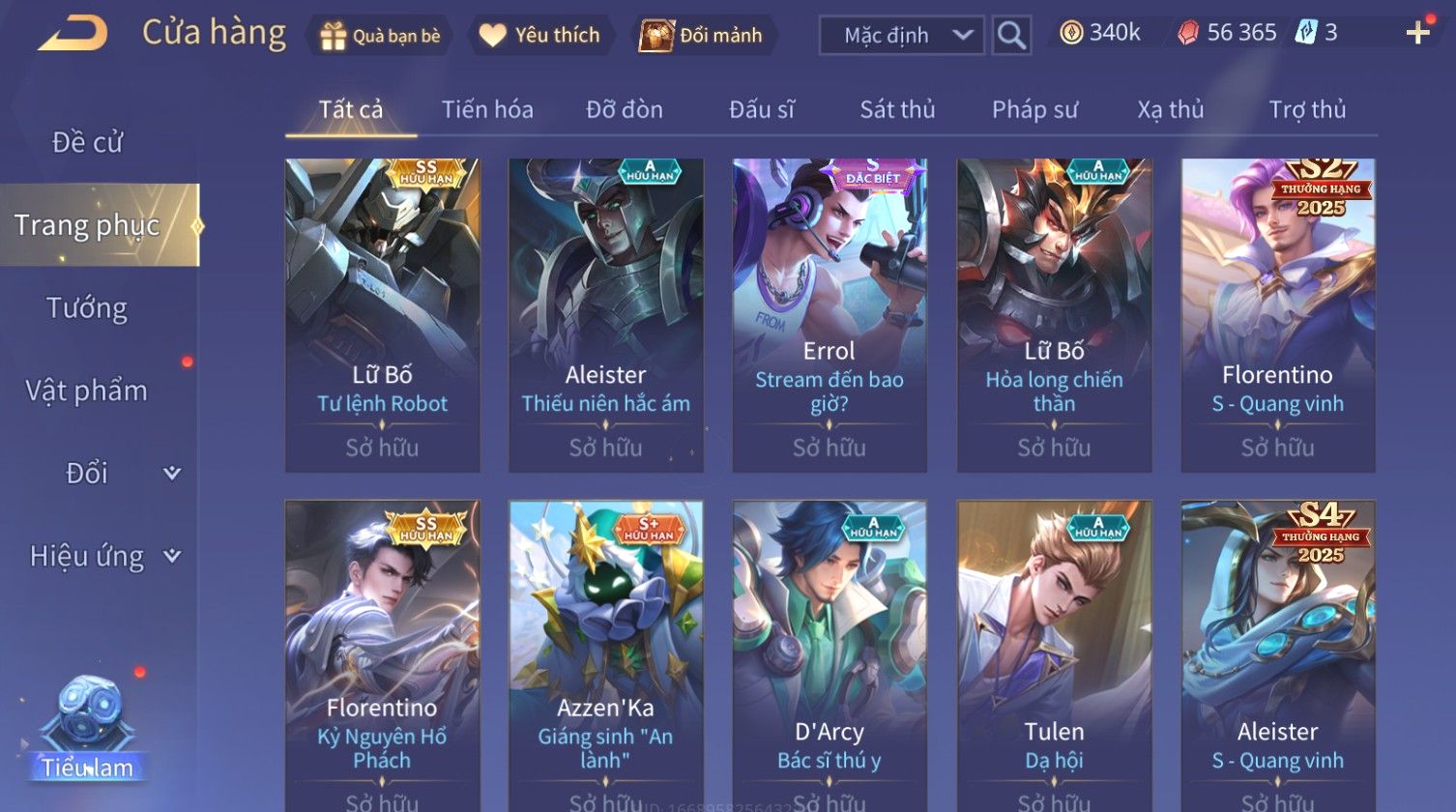Open Đổi mảnh fragment exchange

(x=703, y=36)
